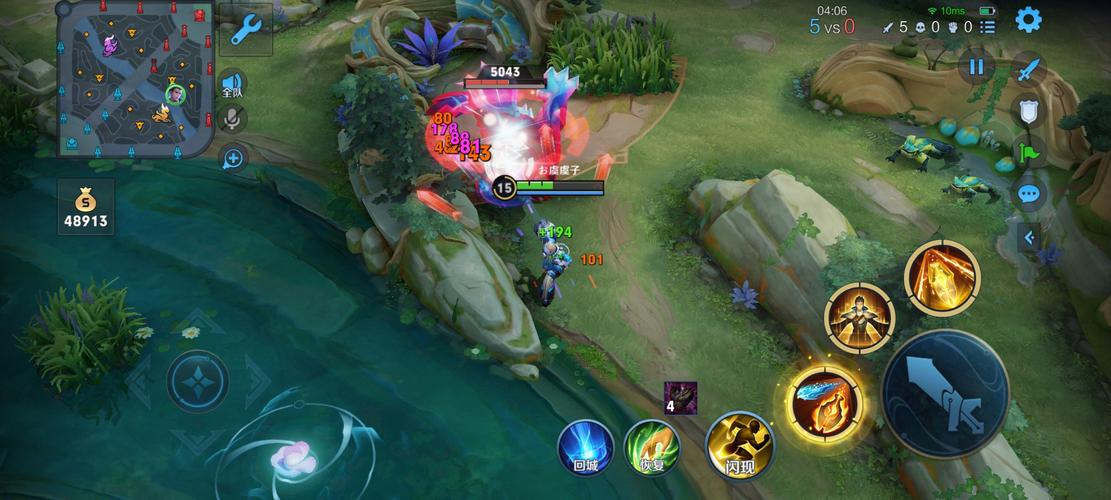Open the quick chat speech bubble
This screenshot has width=1111, height=500.
1029,194
